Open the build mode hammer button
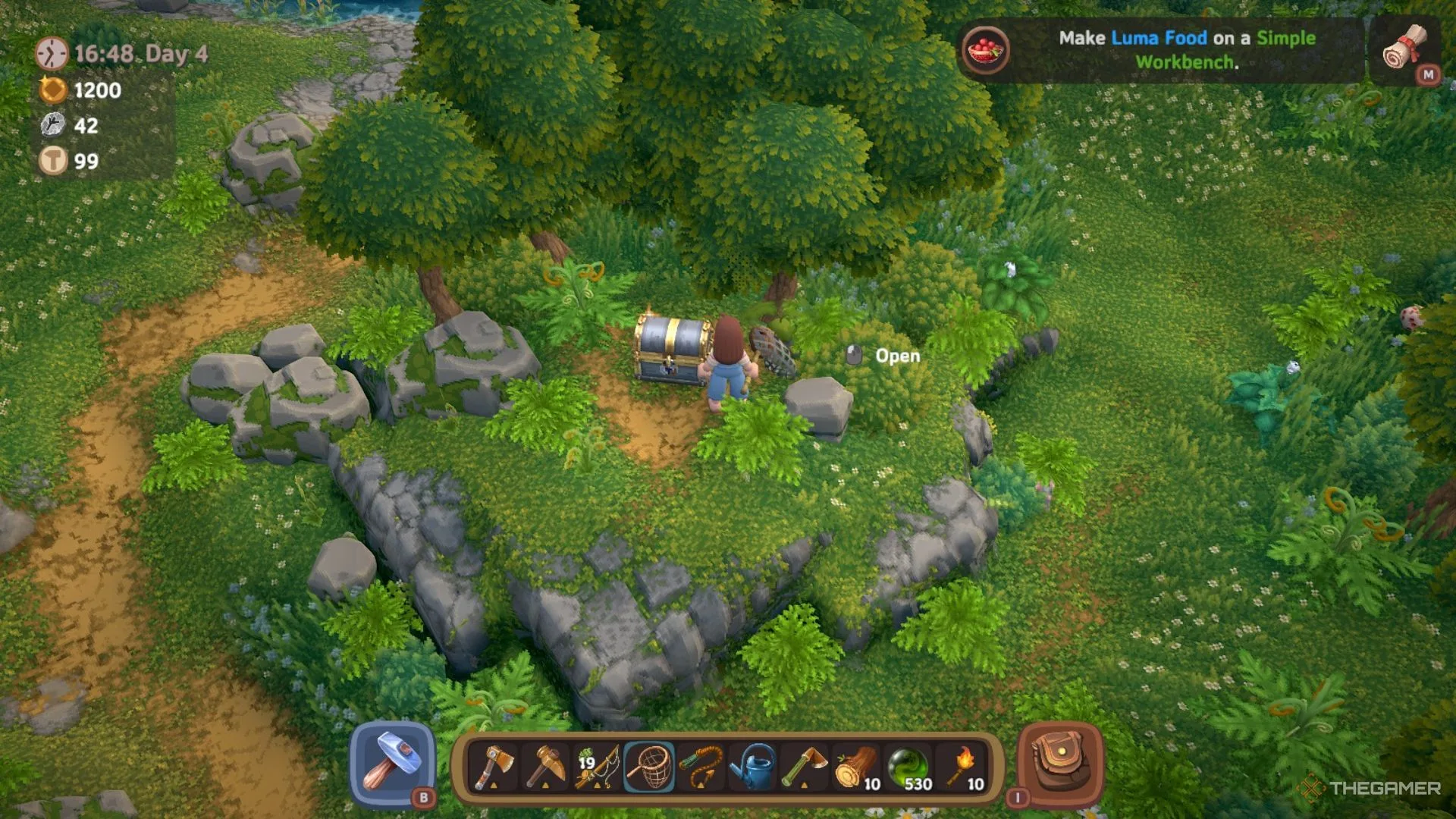The image size is (1456, 819). (391, 764)
